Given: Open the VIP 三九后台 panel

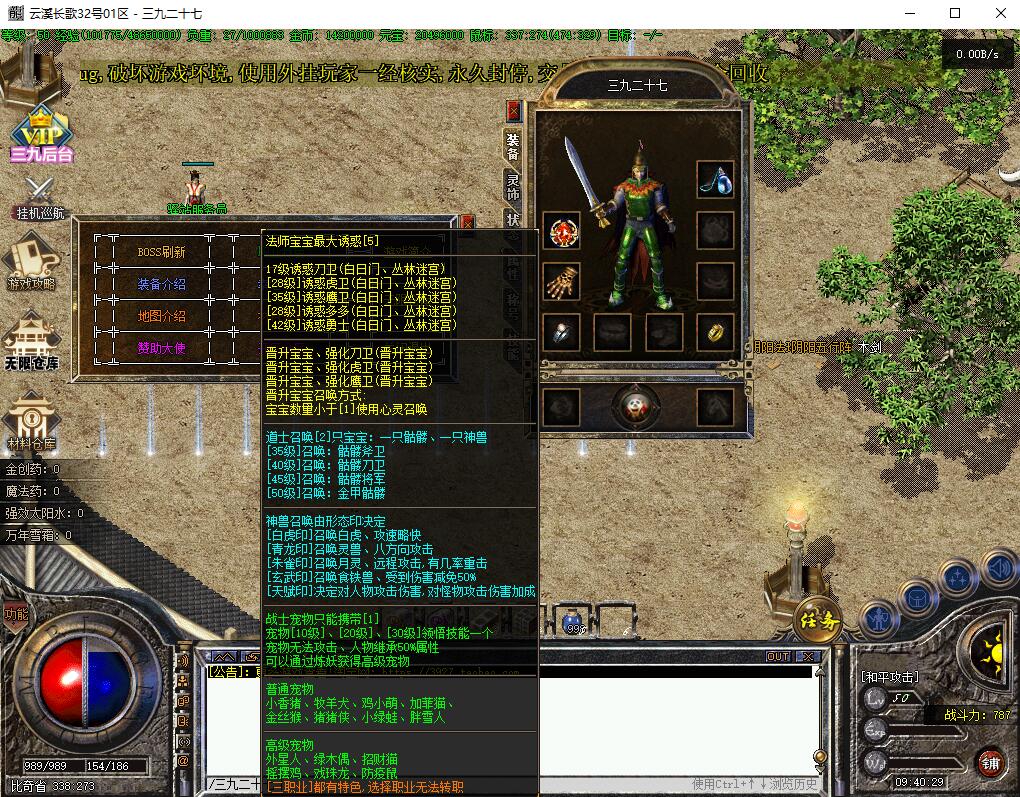Looking at the screenshot, I should pos(41,134).
